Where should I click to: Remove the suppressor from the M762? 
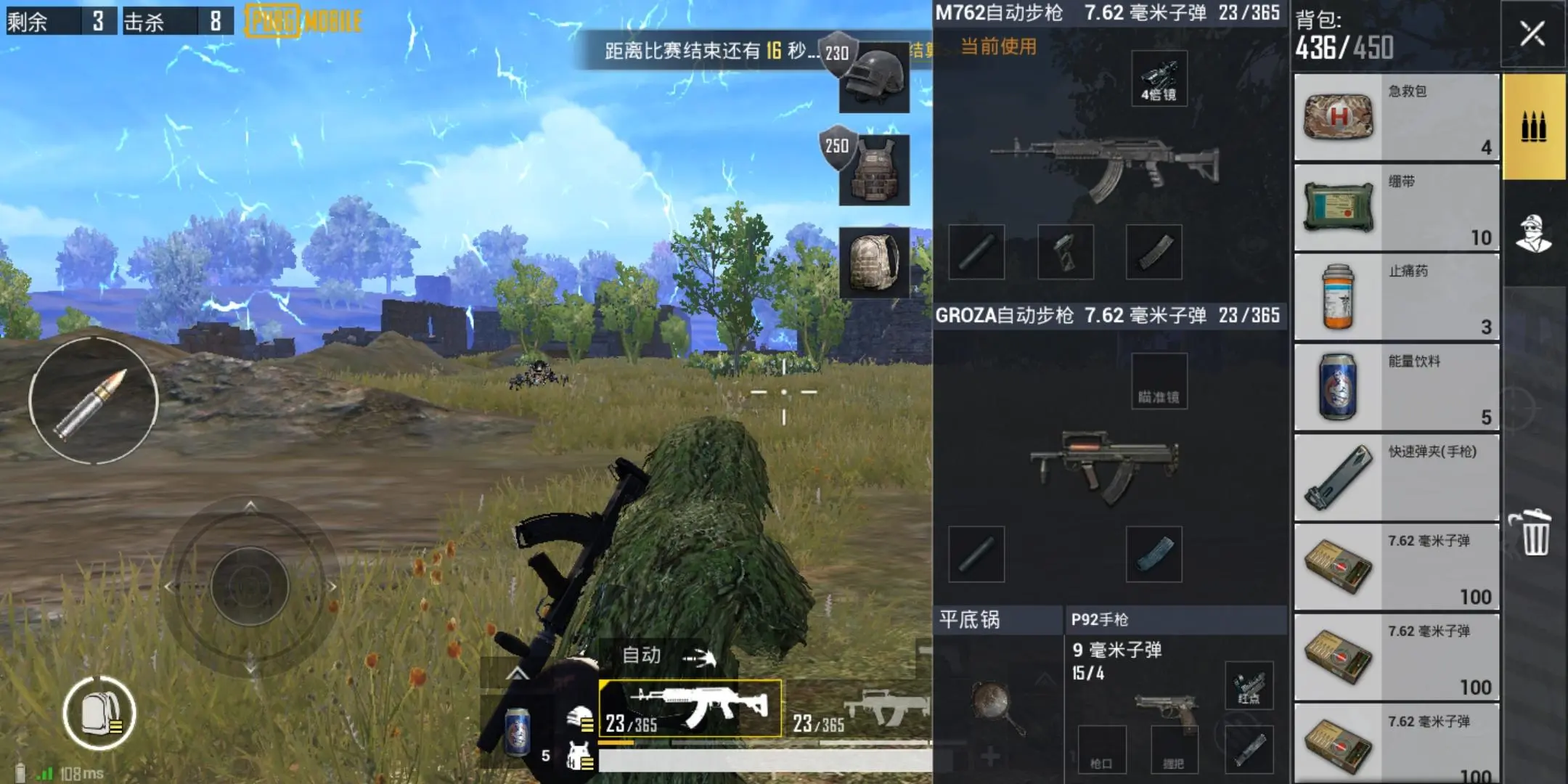coord(976,250)
